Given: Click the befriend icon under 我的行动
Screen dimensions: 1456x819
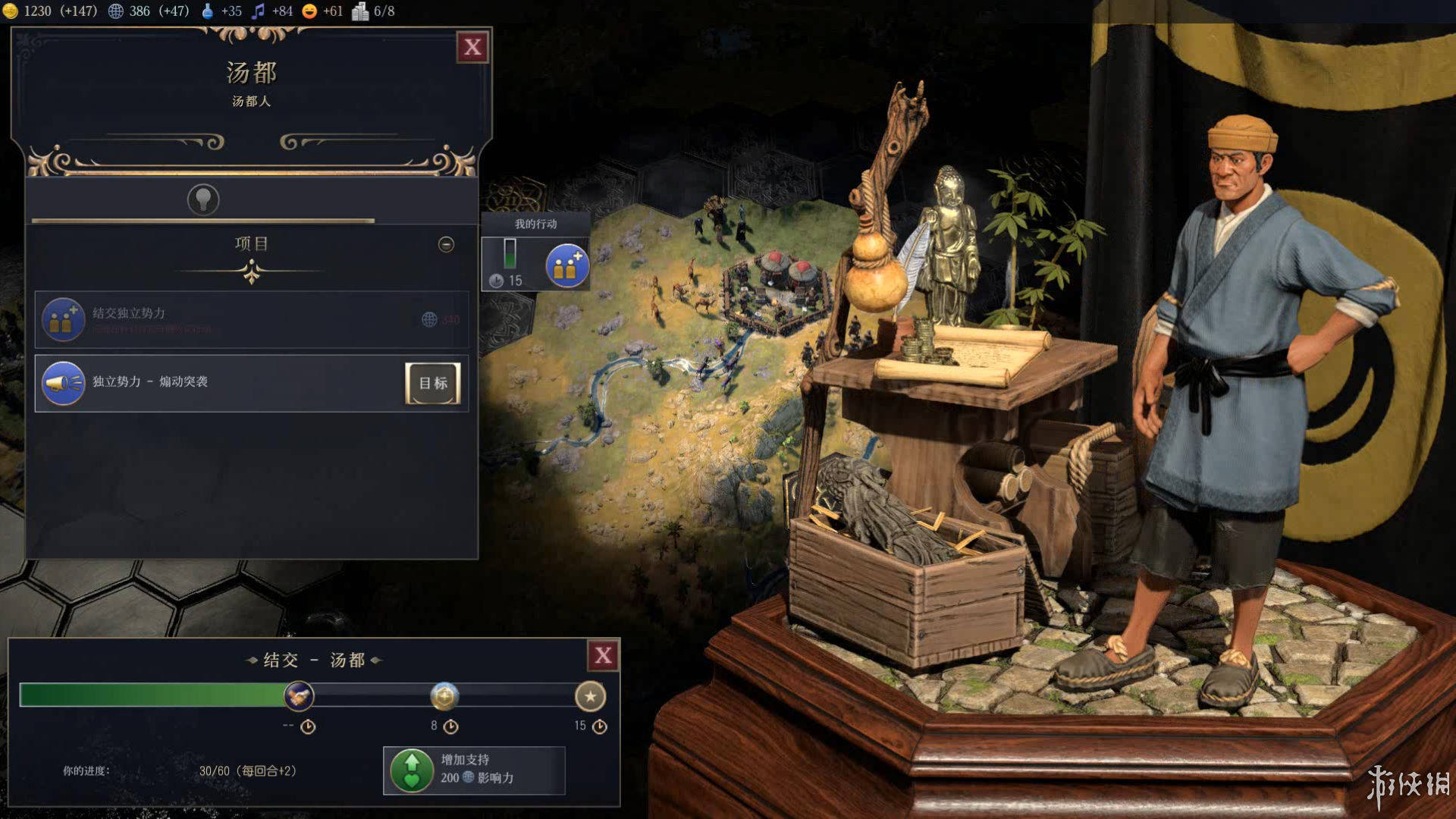Looking at the screenshot, I should click(x=566, y=266).
